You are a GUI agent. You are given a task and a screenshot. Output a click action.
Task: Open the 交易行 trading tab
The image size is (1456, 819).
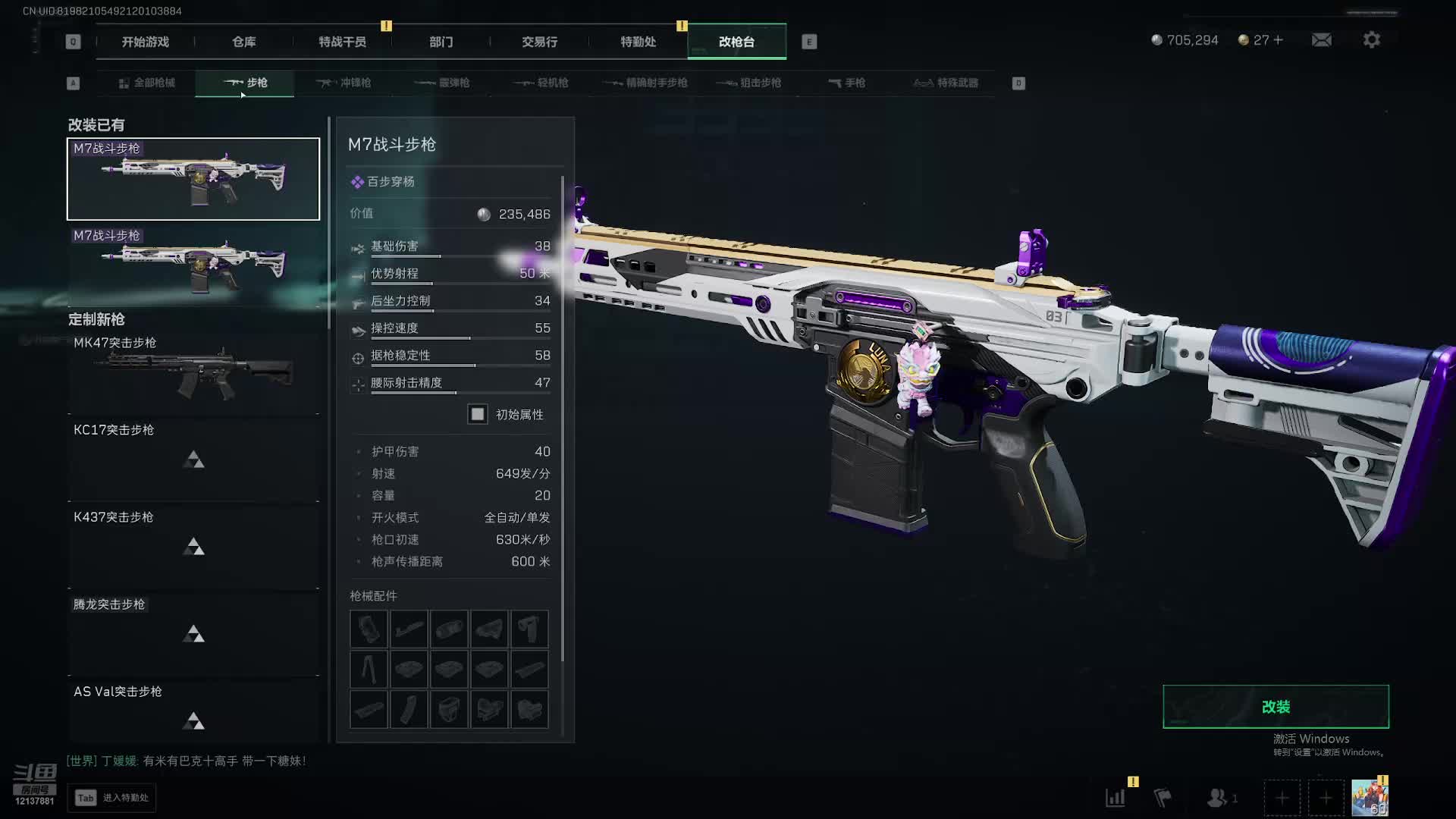coord(540,42)
